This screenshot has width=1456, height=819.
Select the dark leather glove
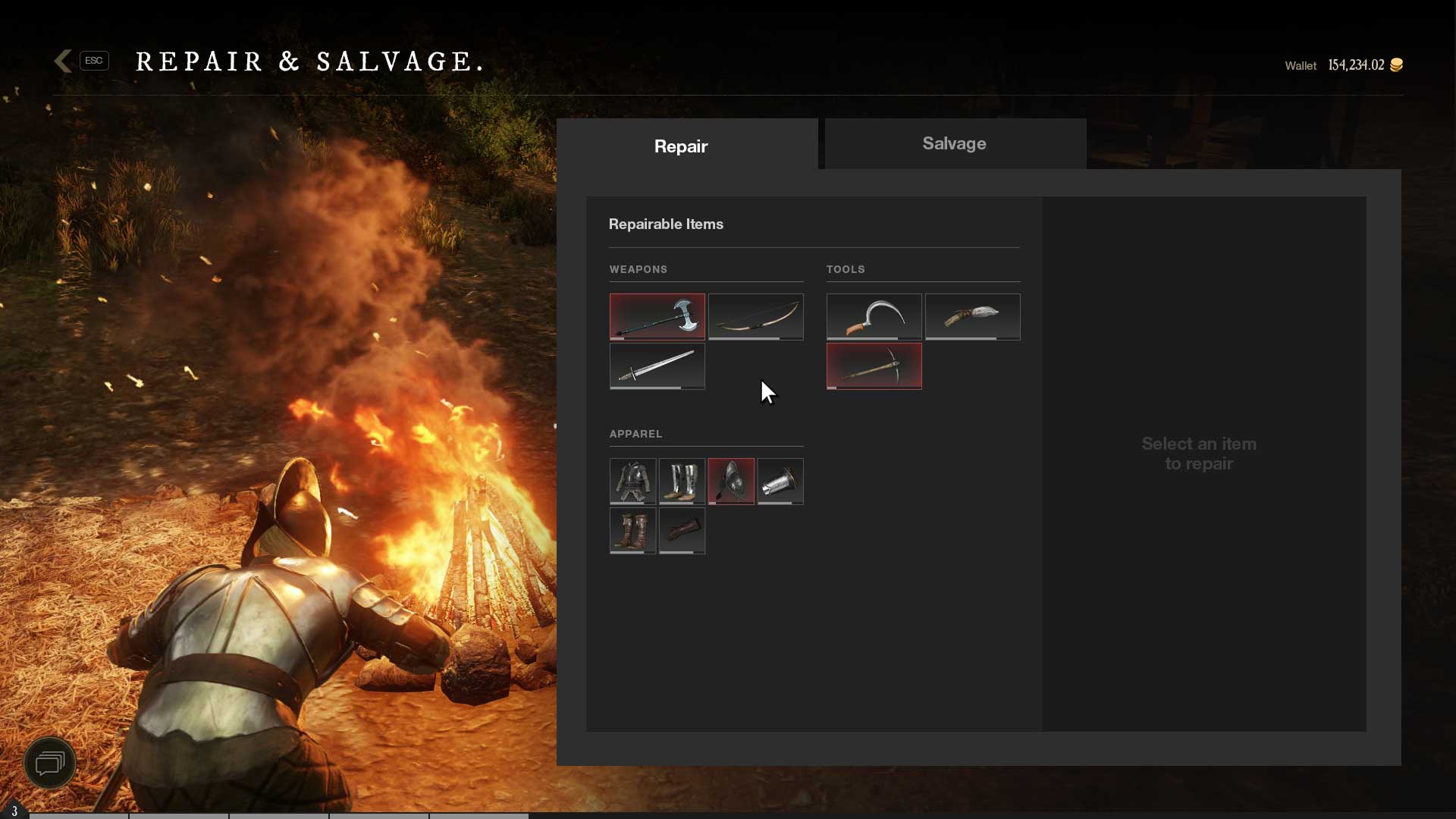pos(682,530)
